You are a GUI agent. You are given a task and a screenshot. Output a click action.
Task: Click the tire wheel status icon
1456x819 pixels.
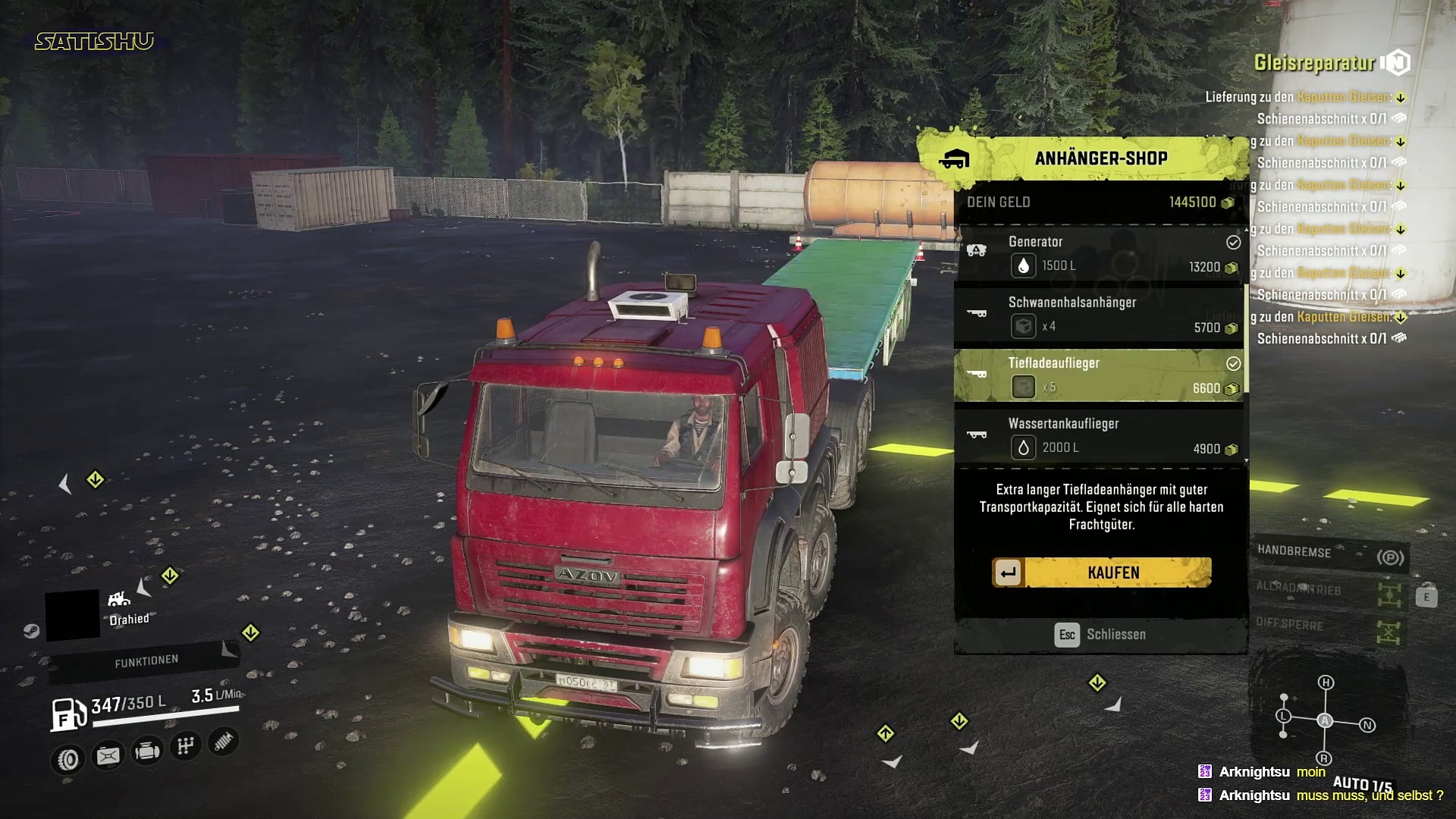pyautogui.click(x=68, y=759)
